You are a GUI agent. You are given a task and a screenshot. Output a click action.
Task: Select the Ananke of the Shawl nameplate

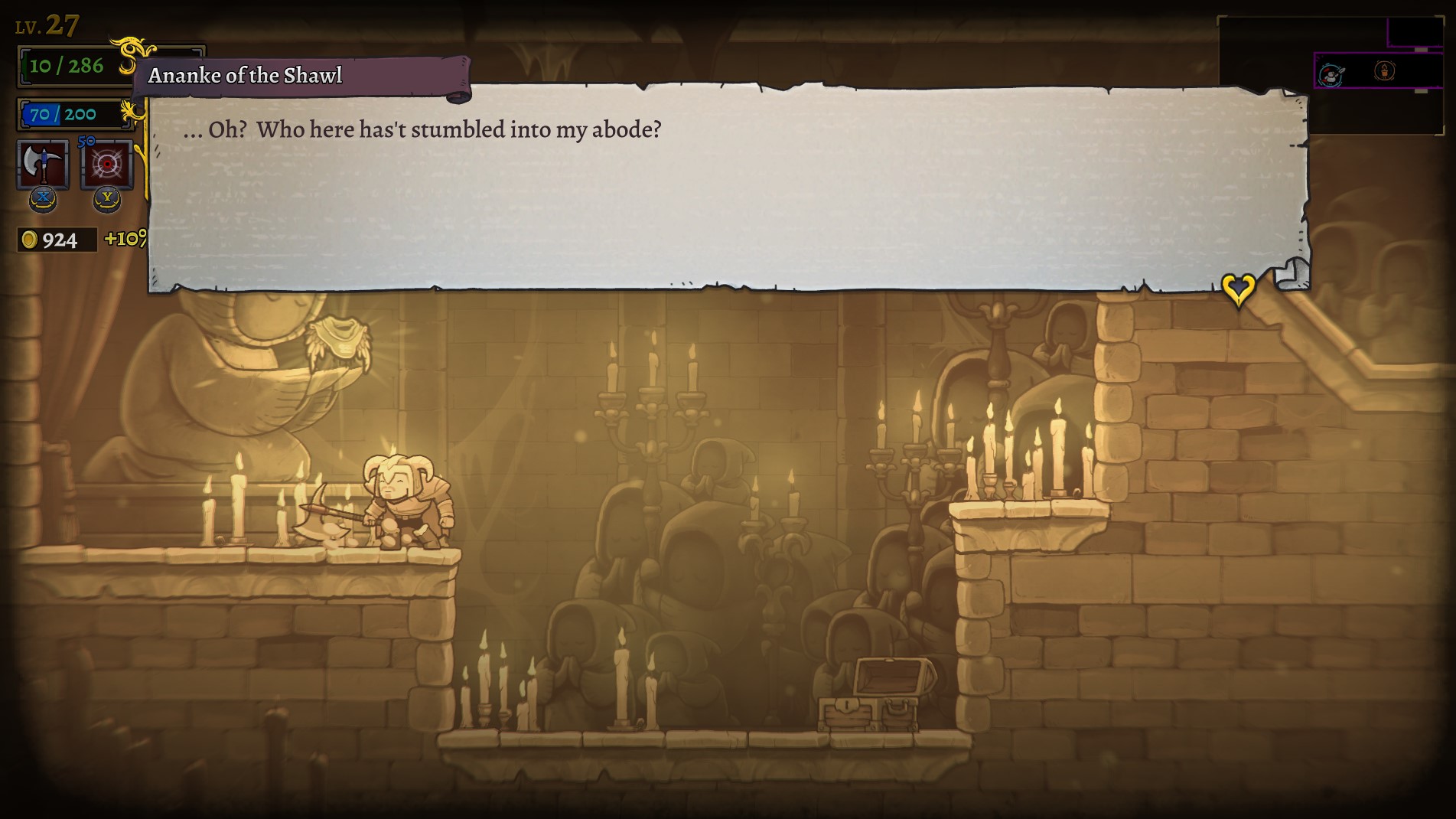tap(245, 75)
